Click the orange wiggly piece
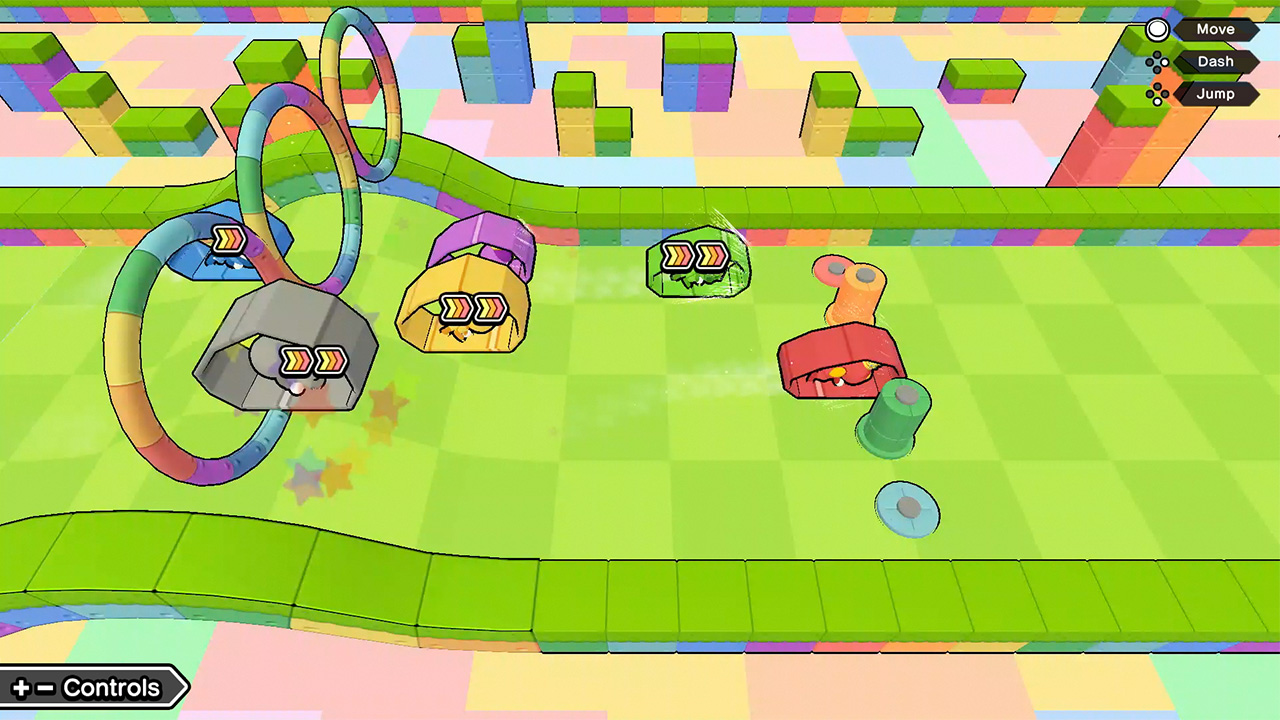Image resolution: width=1280 pixels, height=720 pixels. click(x=850, y=290)
